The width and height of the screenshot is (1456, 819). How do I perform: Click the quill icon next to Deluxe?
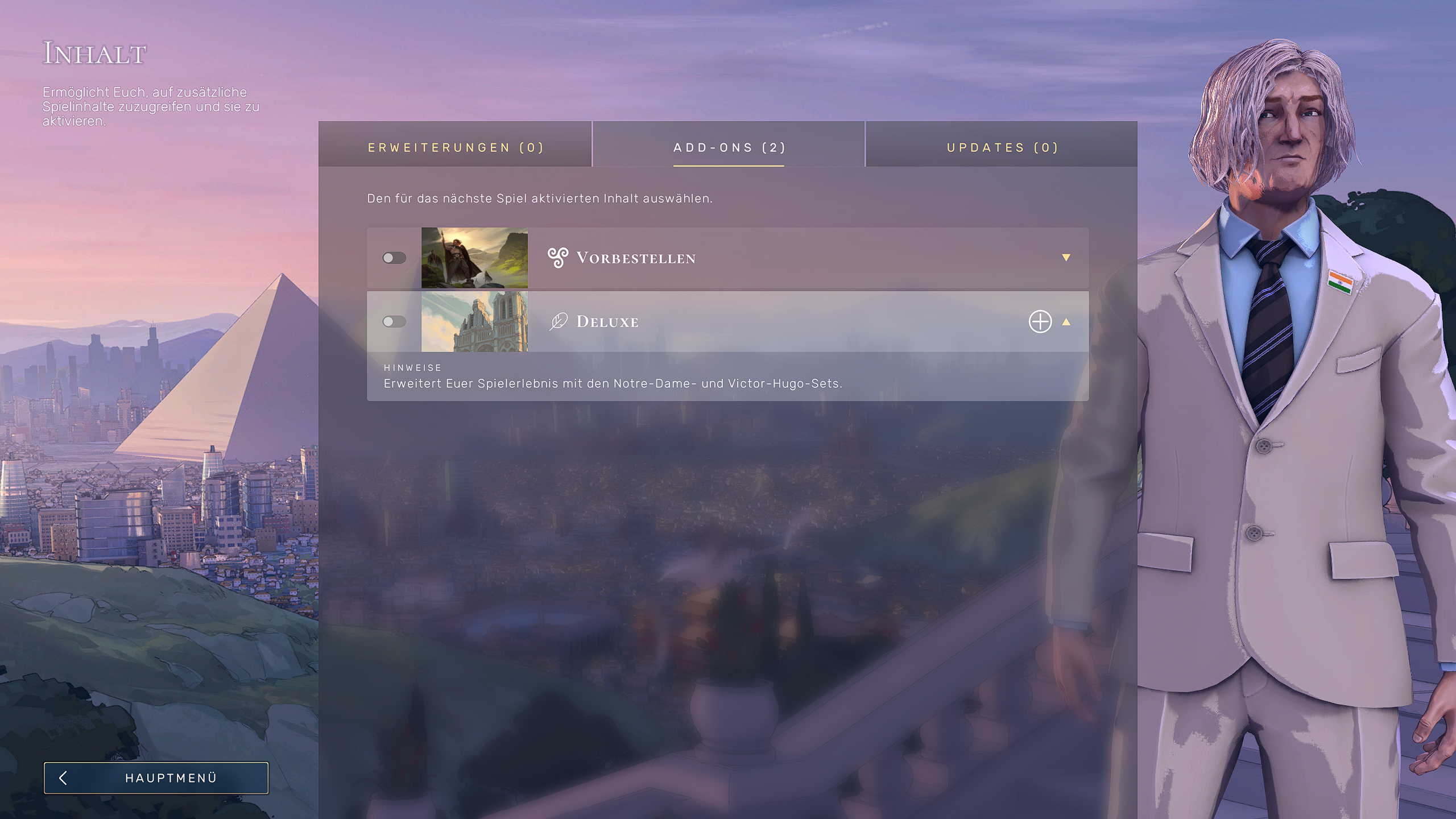point(559,321)
